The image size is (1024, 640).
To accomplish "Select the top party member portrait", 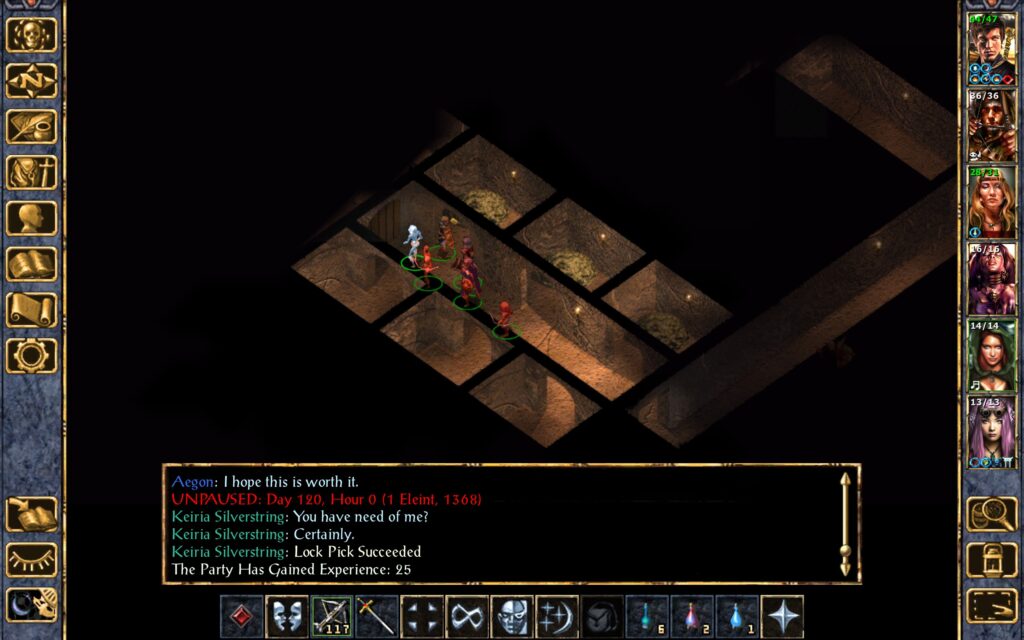I will coord(991,48).
